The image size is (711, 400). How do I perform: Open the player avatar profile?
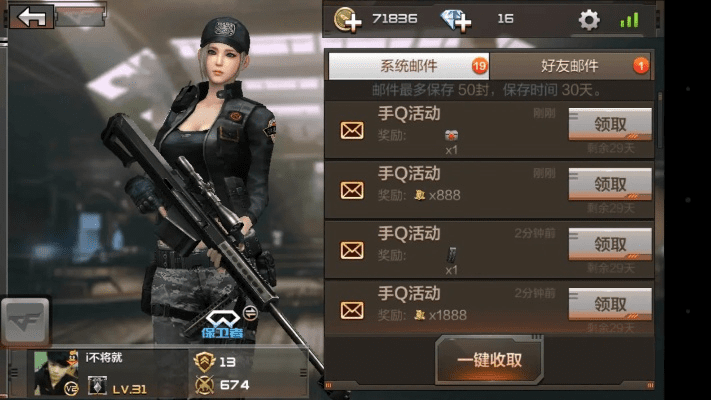click(x=56, y=371)
